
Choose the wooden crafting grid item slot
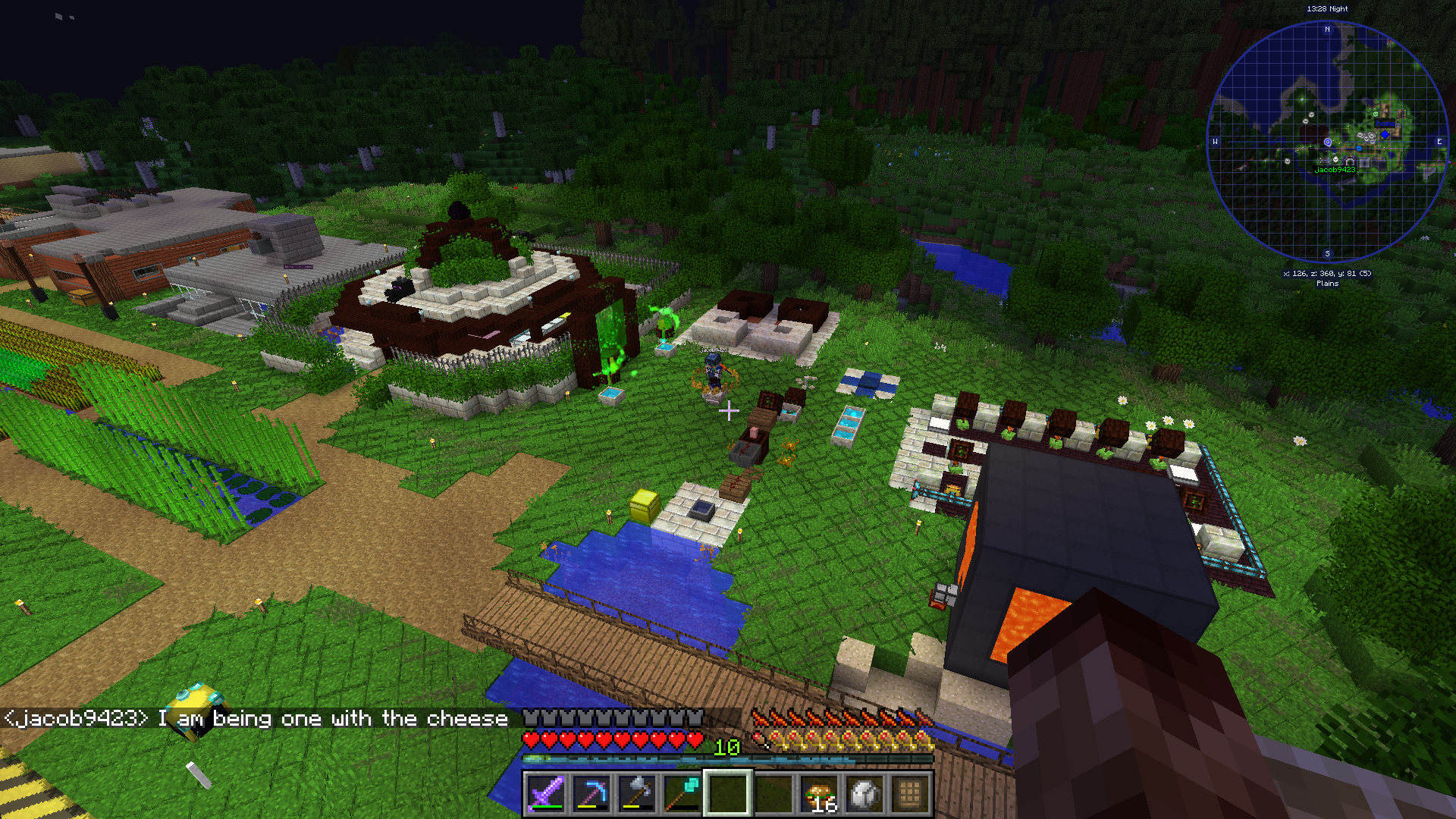click(x=910, y=794)
